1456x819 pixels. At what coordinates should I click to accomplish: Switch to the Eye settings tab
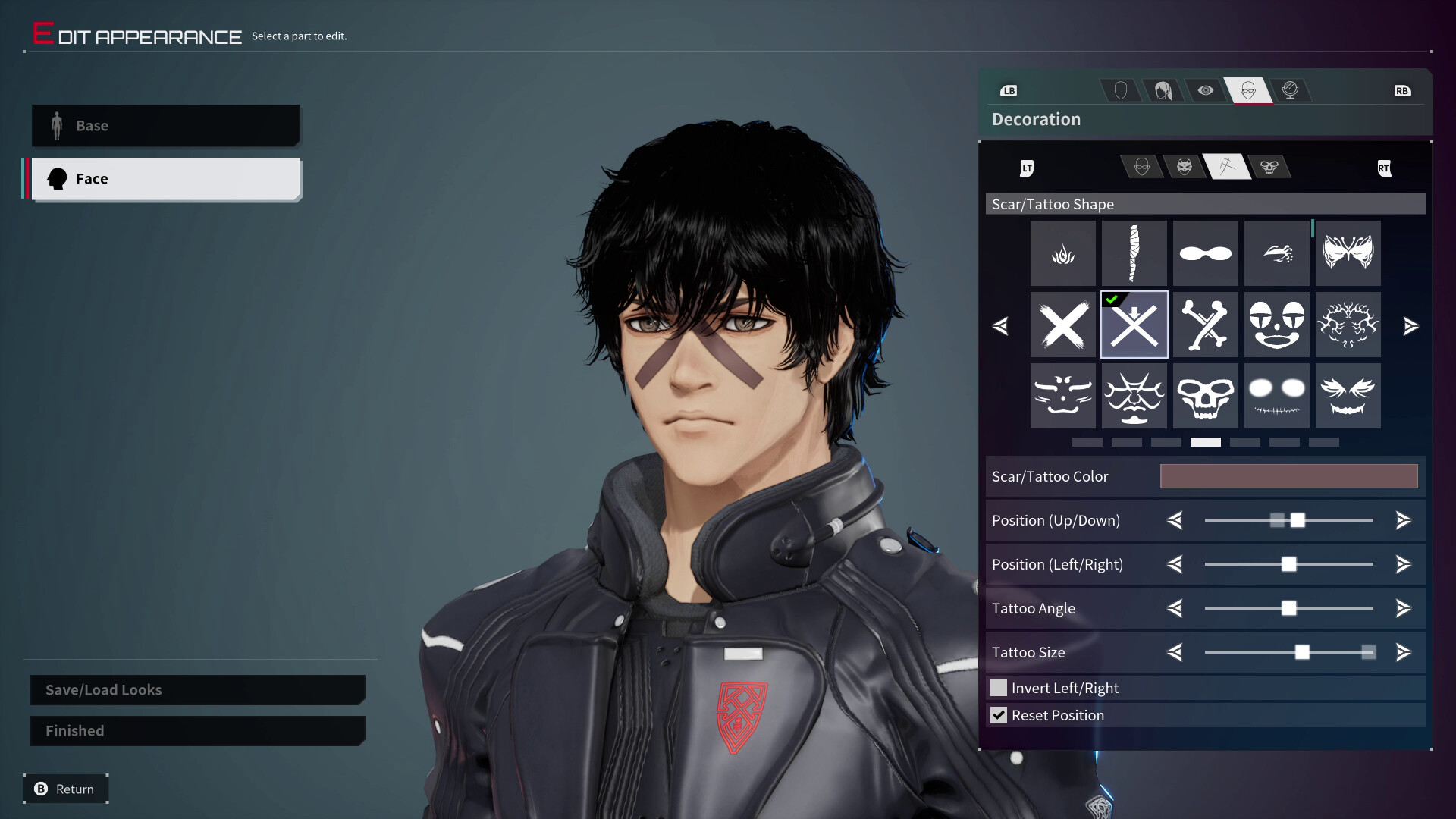(1207, 90)
